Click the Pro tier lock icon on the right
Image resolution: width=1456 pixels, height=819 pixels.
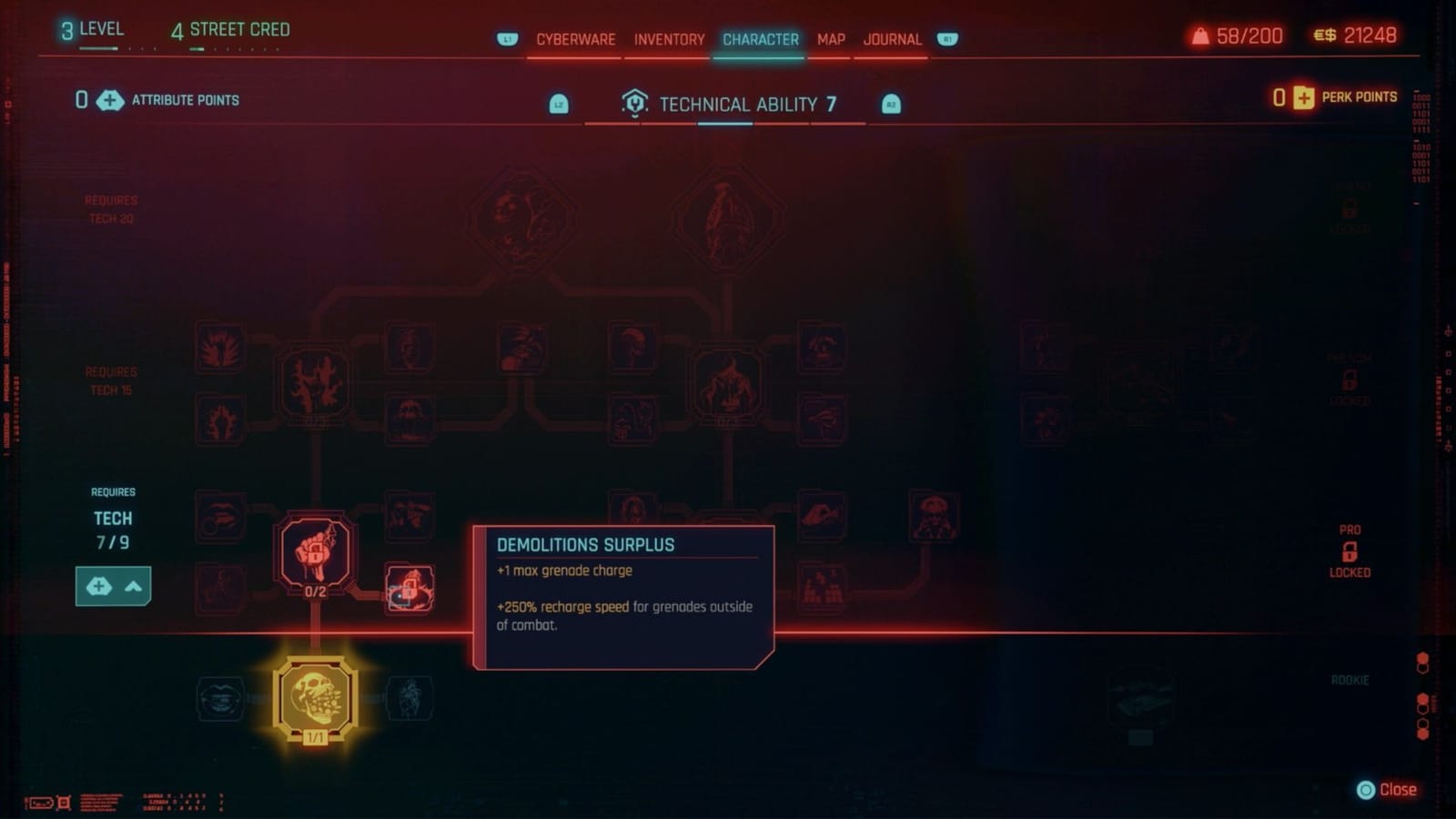pyautogui.click(x=1349, y=551)
